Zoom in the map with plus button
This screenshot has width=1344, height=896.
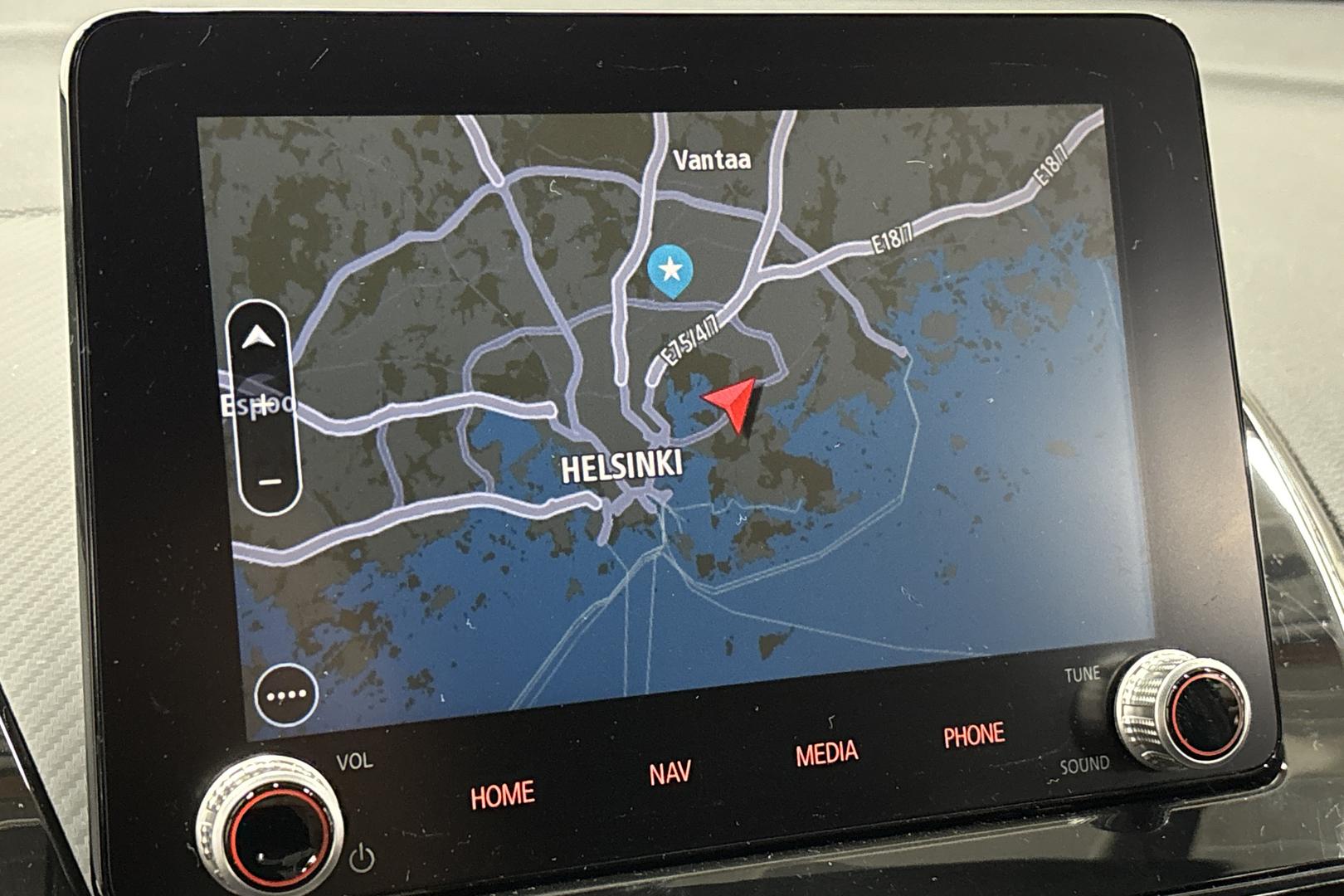pos(262,407)
